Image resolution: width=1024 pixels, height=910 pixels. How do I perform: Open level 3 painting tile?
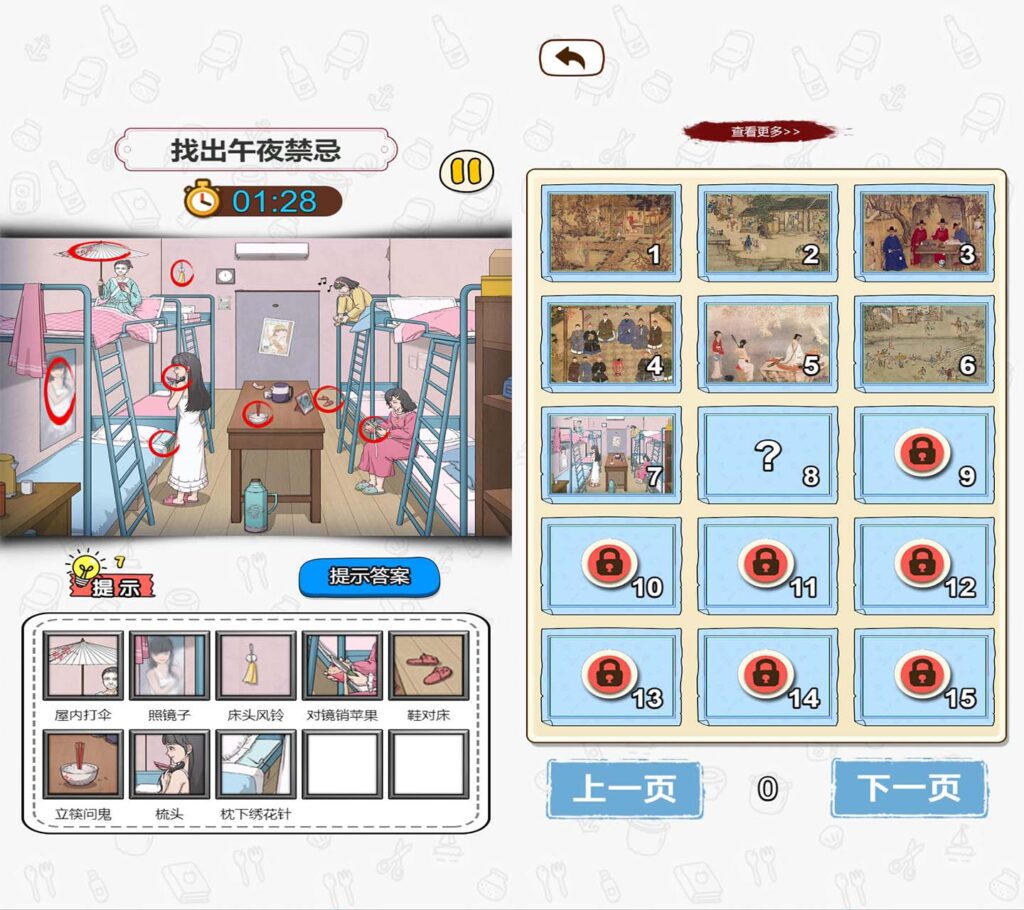923,233
